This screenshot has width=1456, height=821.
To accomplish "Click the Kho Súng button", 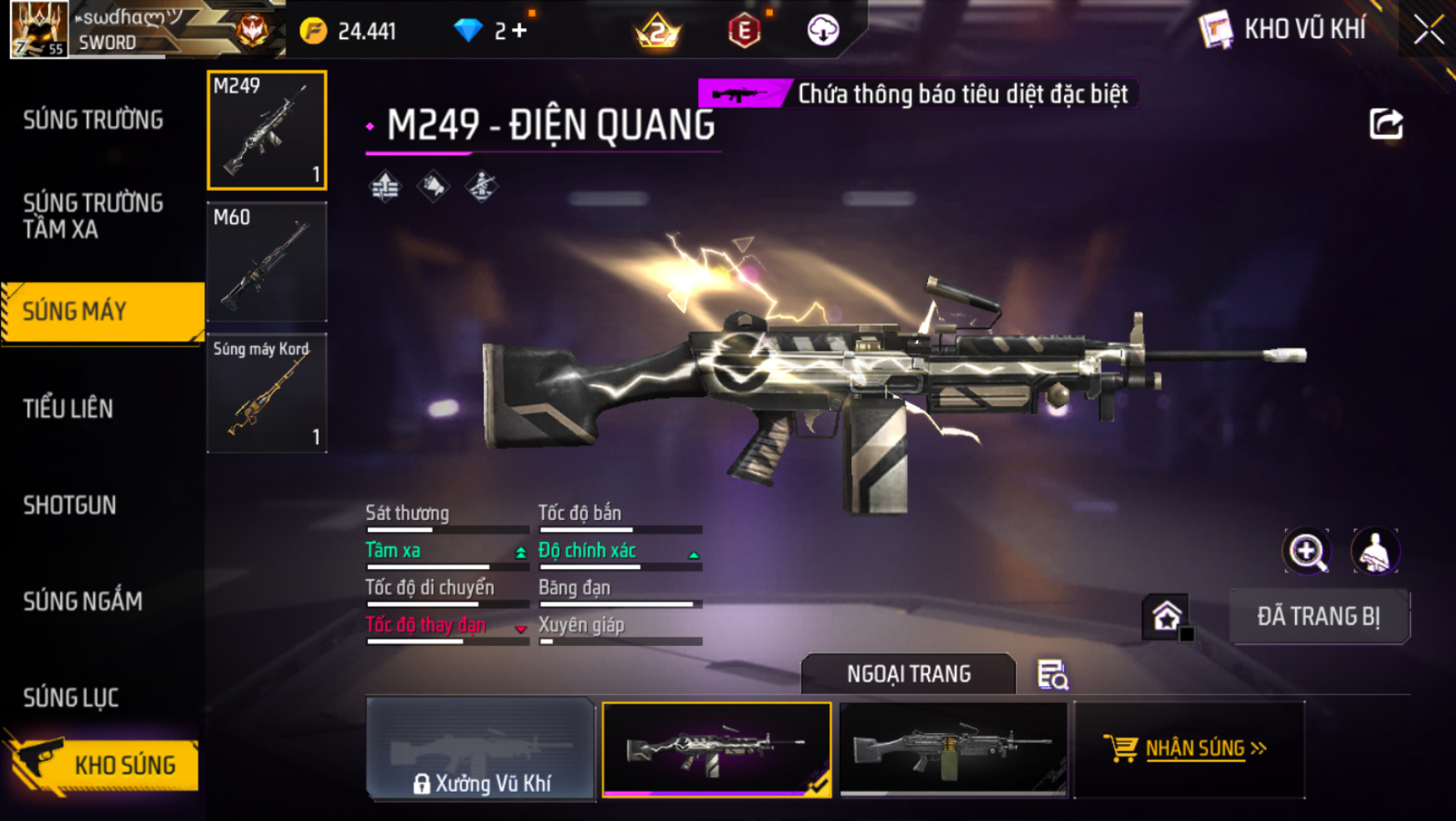I will [x=104, y=764].
